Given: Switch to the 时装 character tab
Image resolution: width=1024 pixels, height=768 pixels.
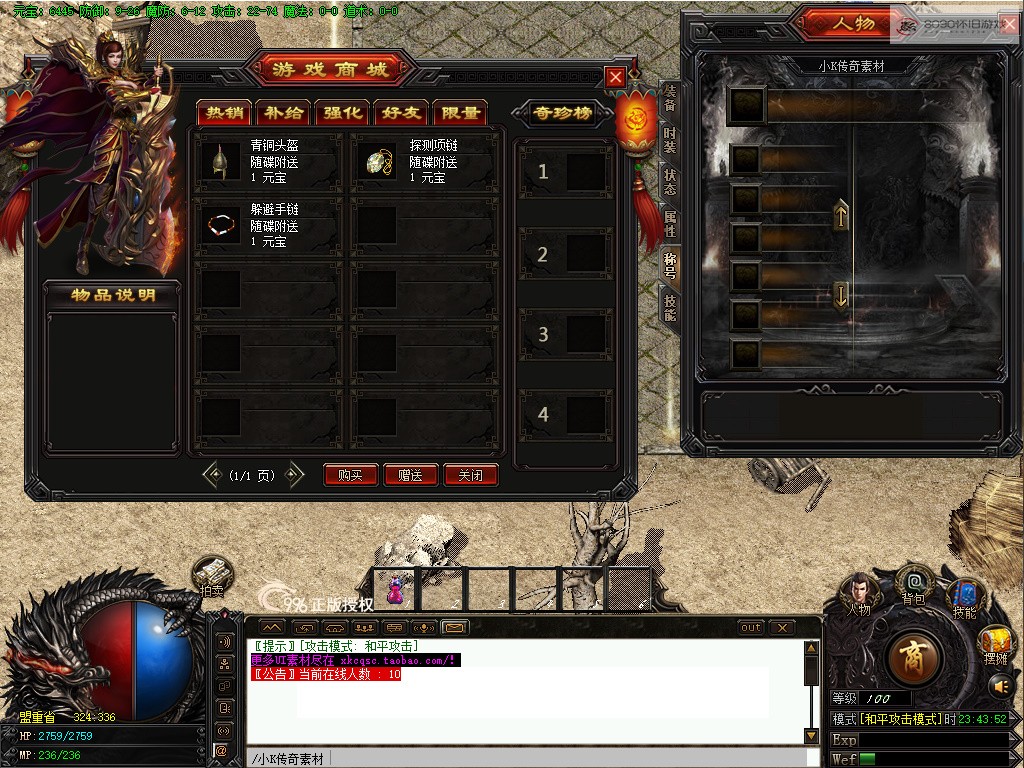Looking at the screenshot, I should 670,142.
